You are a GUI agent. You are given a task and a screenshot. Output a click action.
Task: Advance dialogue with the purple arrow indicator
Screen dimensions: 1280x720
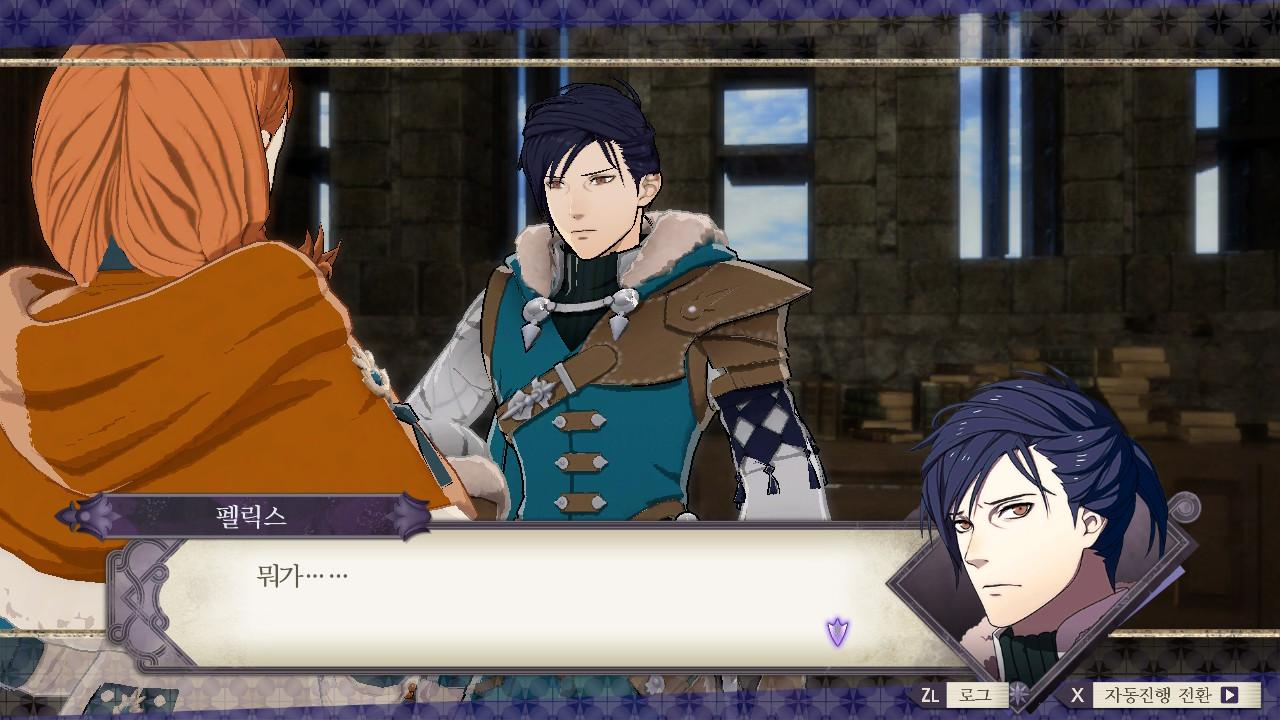(837, 631)
